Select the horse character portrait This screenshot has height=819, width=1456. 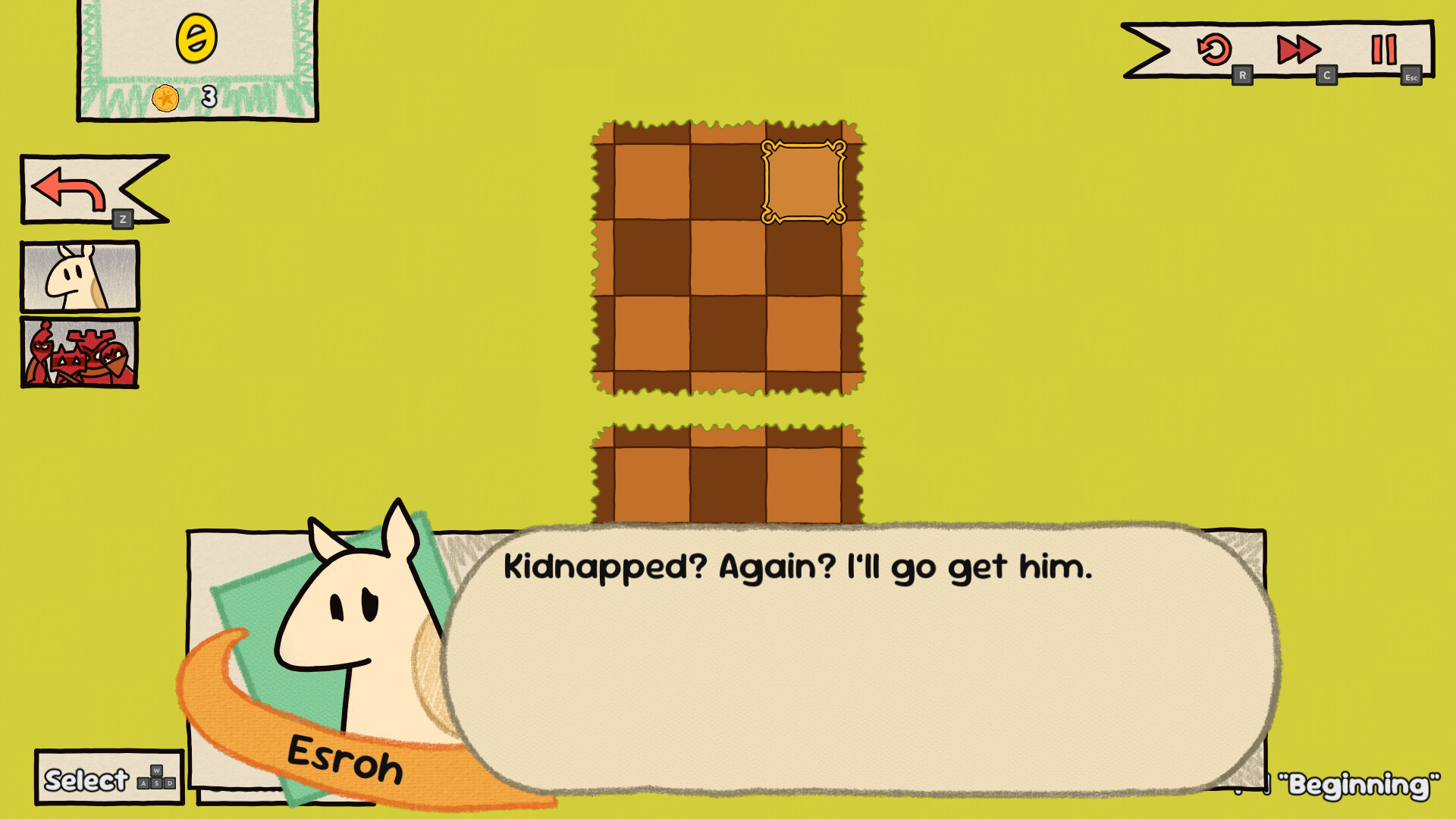(79, 276)
